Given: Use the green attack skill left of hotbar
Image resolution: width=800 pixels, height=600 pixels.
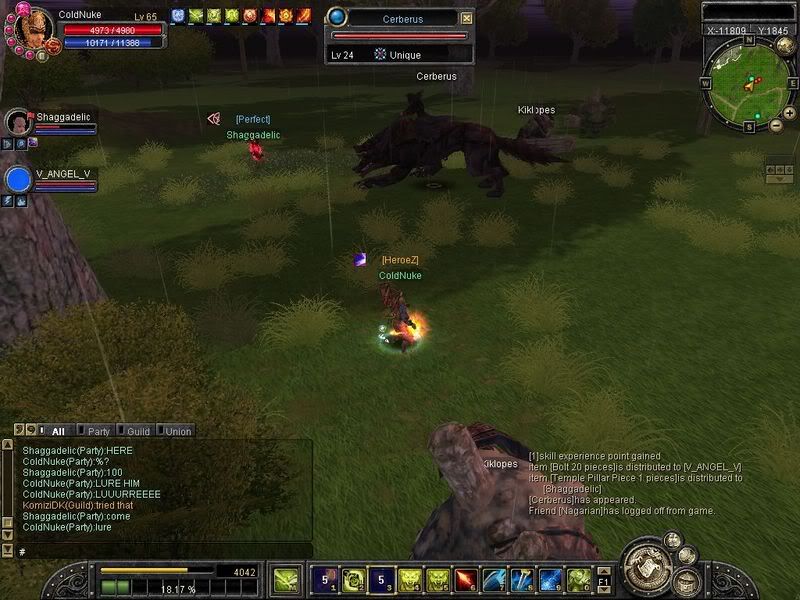Looking at the screenshot, I should (286, 579).
